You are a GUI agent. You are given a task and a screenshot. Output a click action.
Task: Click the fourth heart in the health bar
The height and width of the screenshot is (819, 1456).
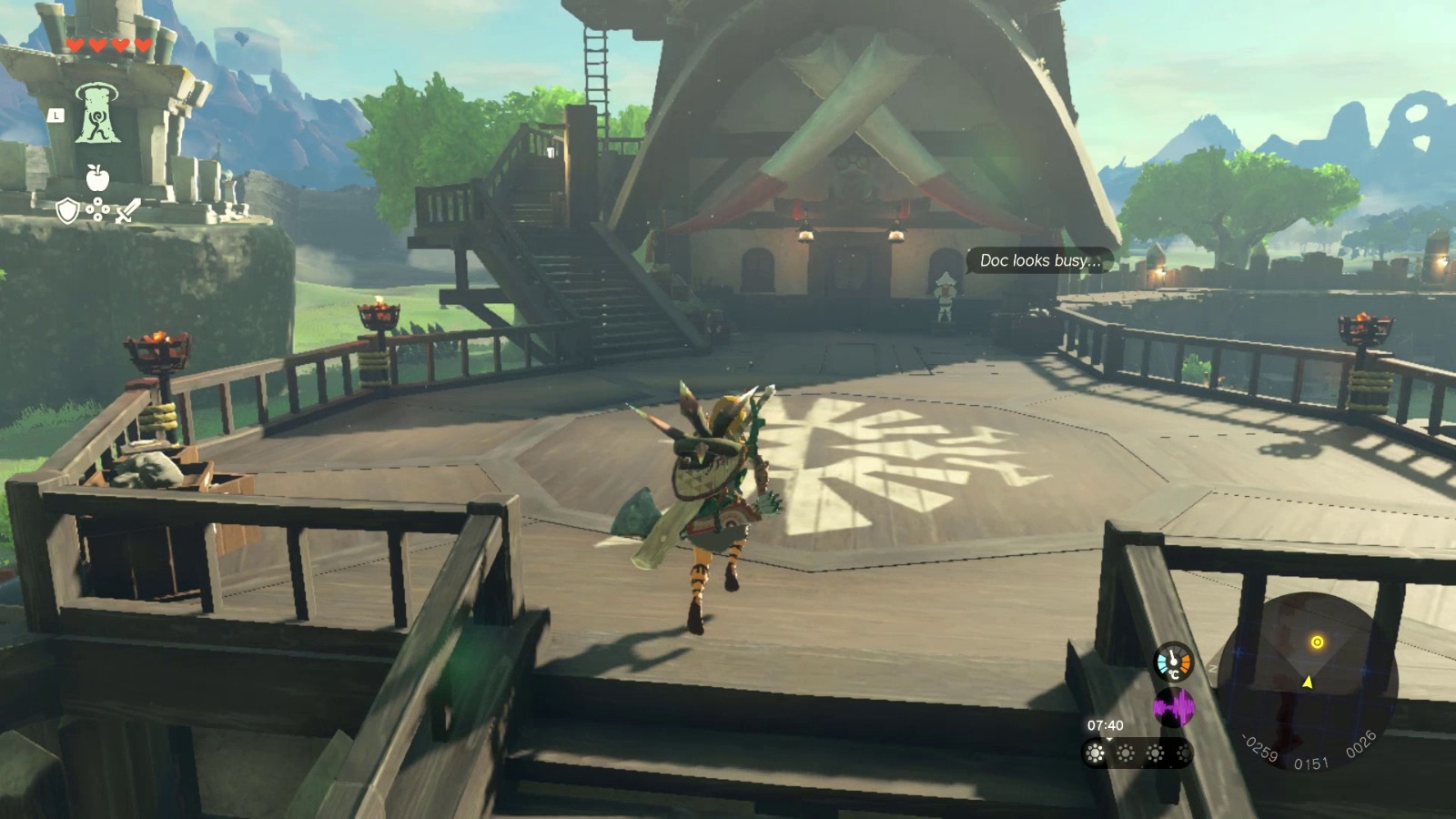(x=141, y=45)
